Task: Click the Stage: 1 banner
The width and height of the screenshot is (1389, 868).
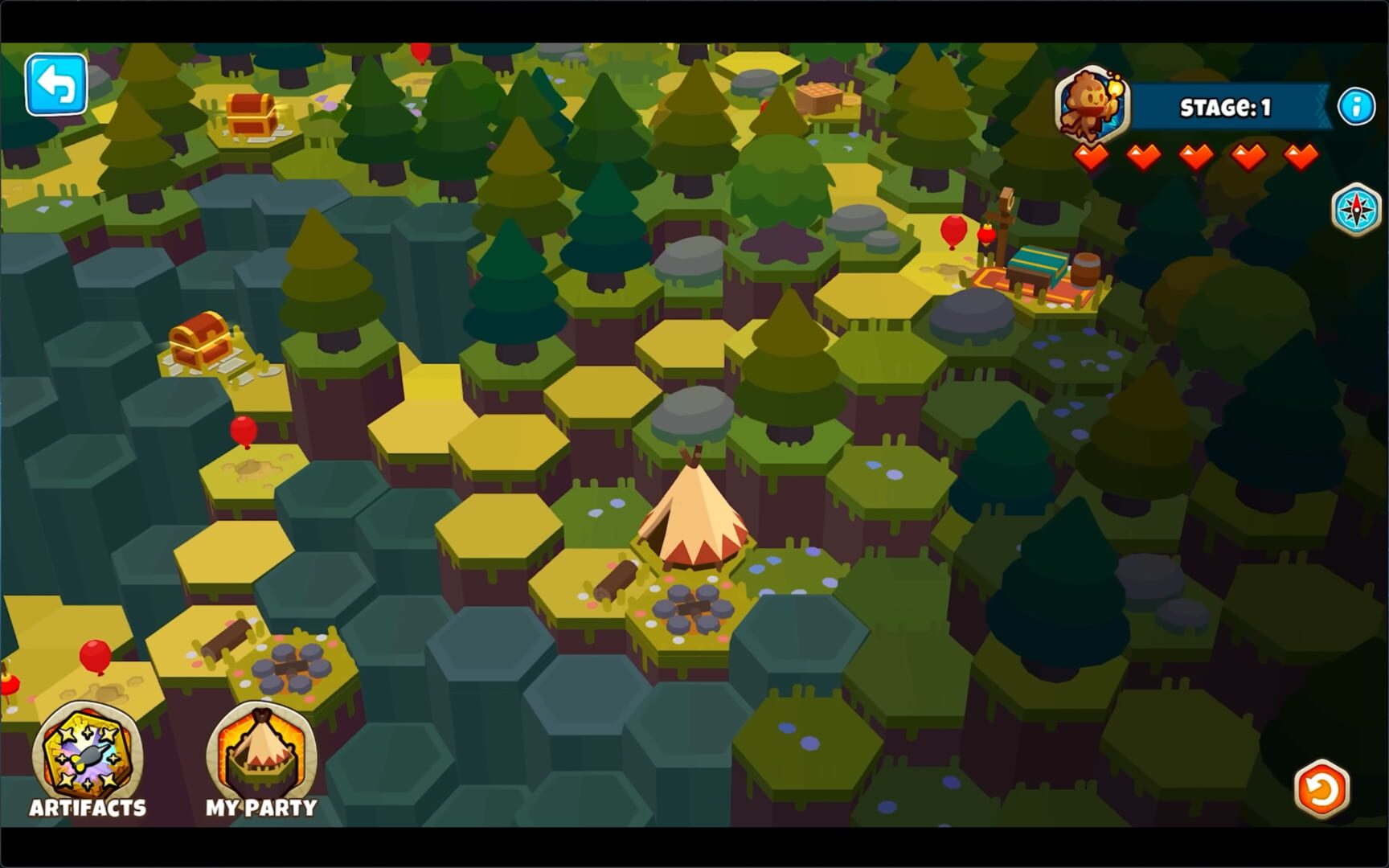Action: [x=1226, y=105]
